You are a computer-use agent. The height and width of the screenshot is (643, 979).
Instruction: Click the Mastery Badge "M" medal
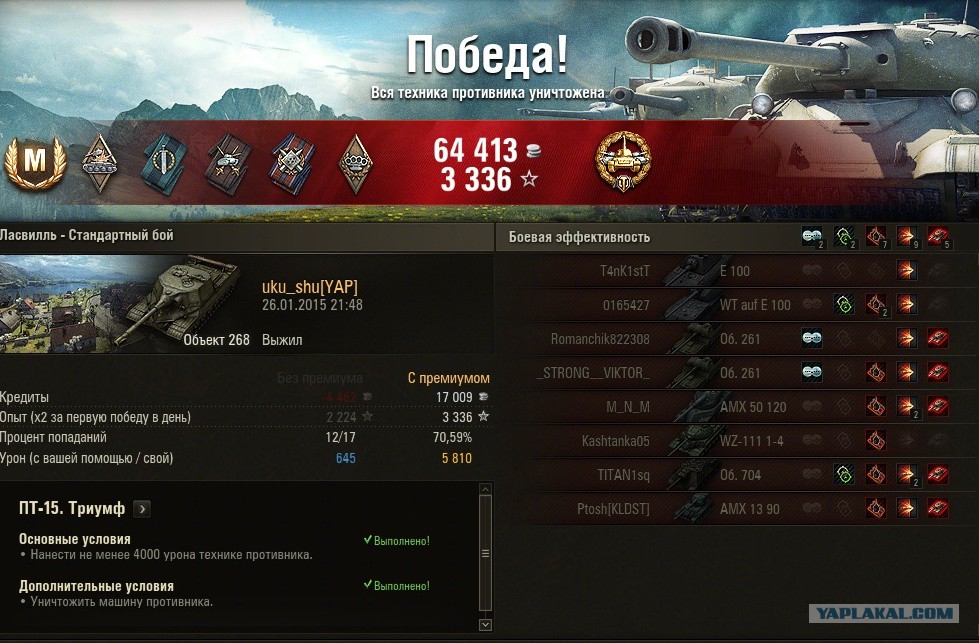(x=35, y=164)
